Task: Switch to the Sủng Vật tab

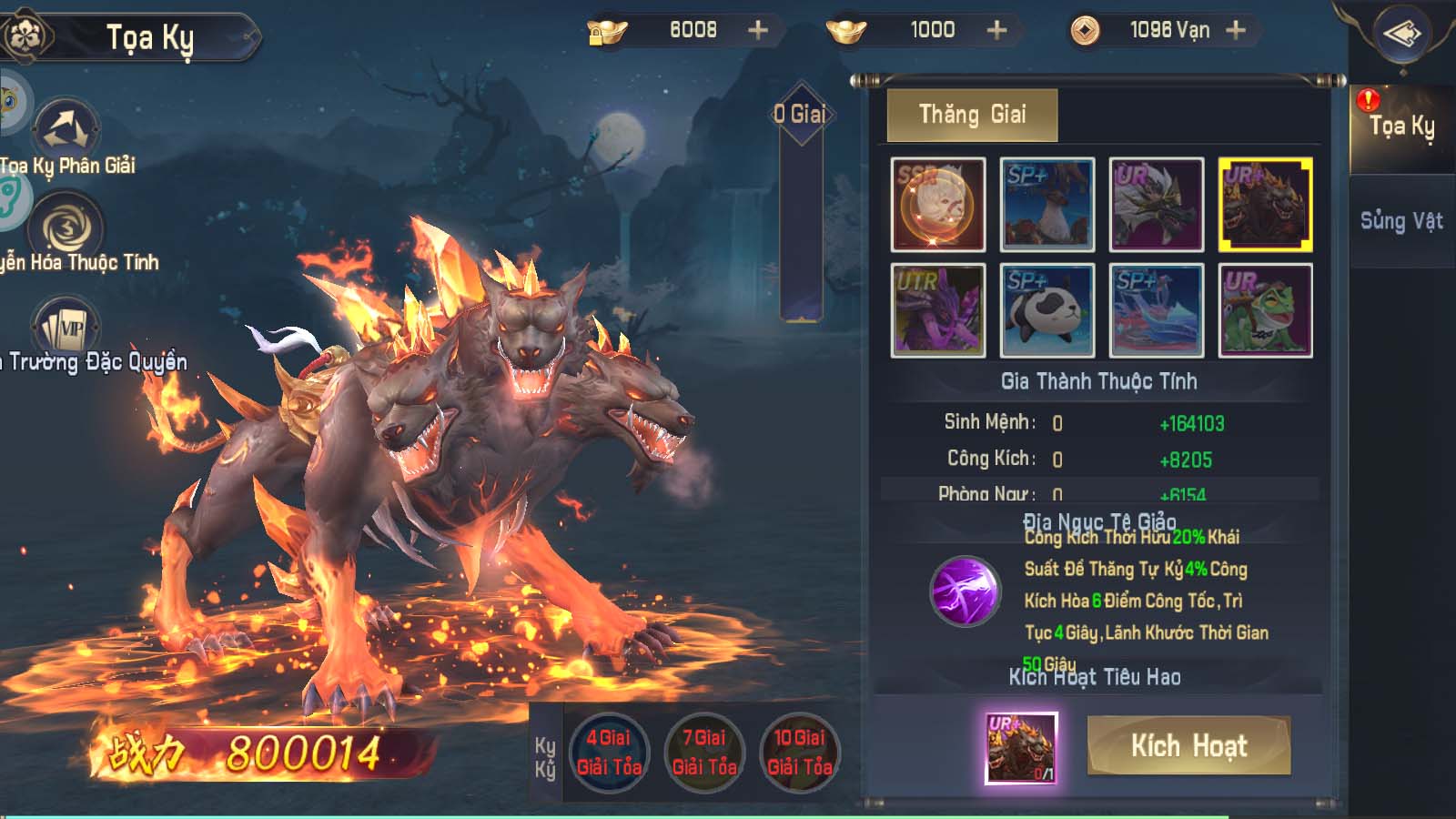Action: click(1401, 221)
